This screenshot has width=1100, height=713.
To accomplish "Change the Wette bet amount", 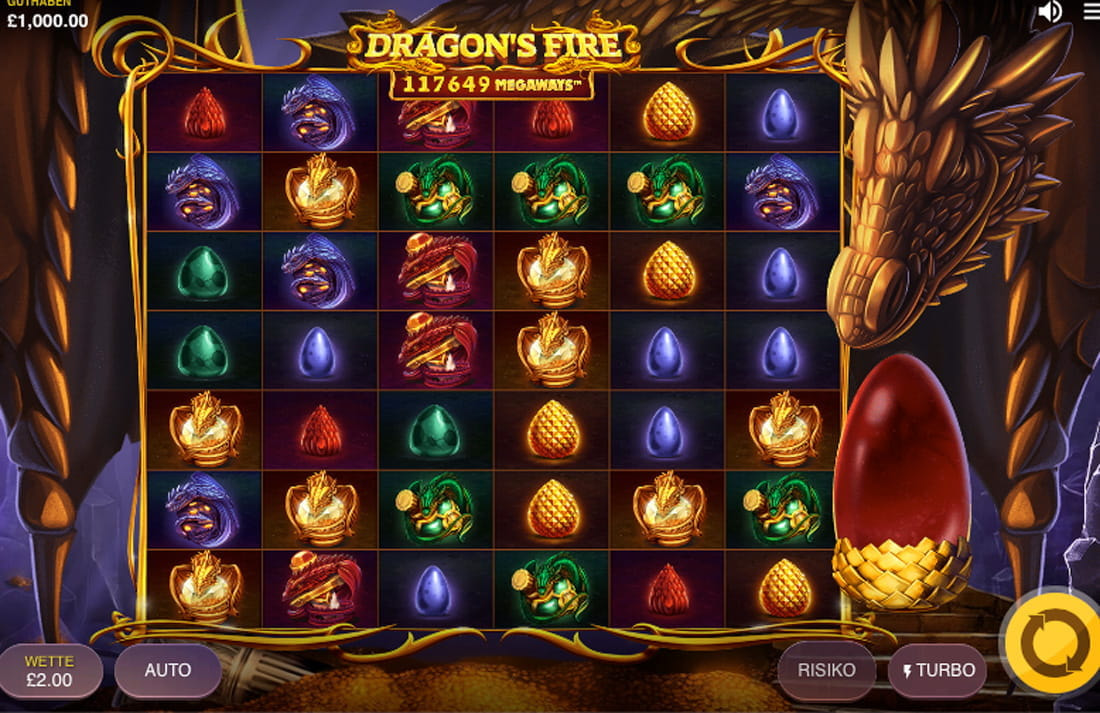I will pyautogui.click(x=50, y=670).
